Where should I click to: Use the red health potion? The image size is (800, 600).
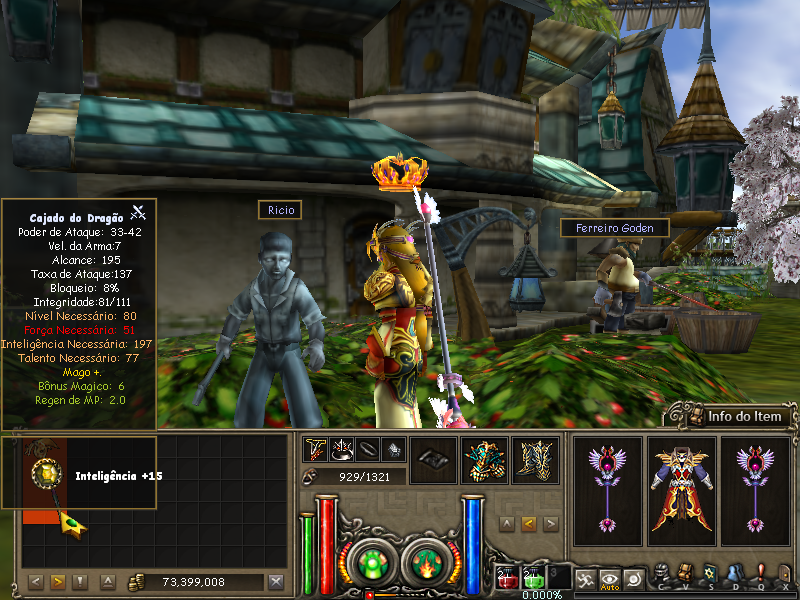507,577
